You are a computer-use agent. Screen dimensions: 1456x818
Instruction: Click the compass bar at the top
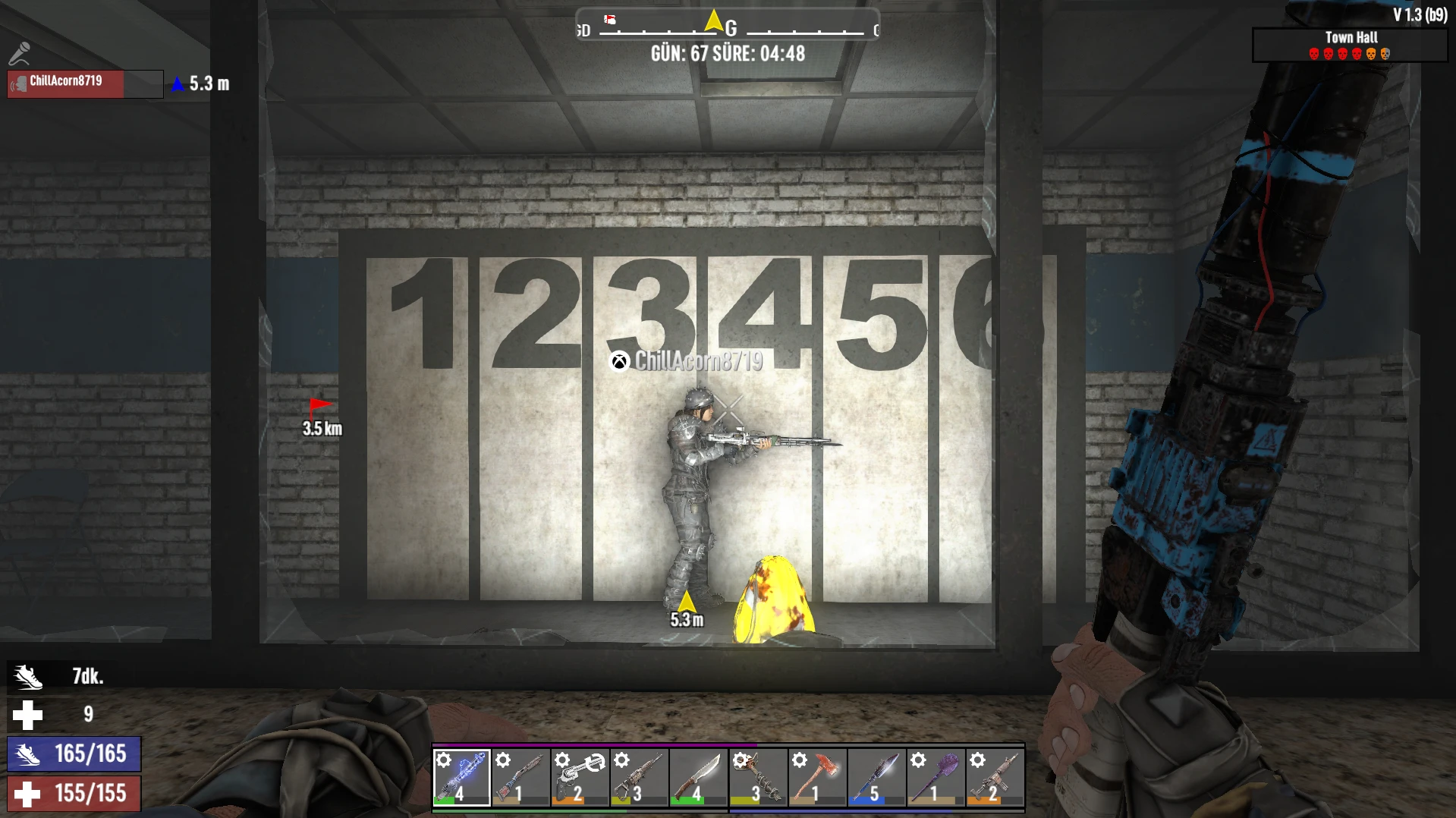(727, 25)
